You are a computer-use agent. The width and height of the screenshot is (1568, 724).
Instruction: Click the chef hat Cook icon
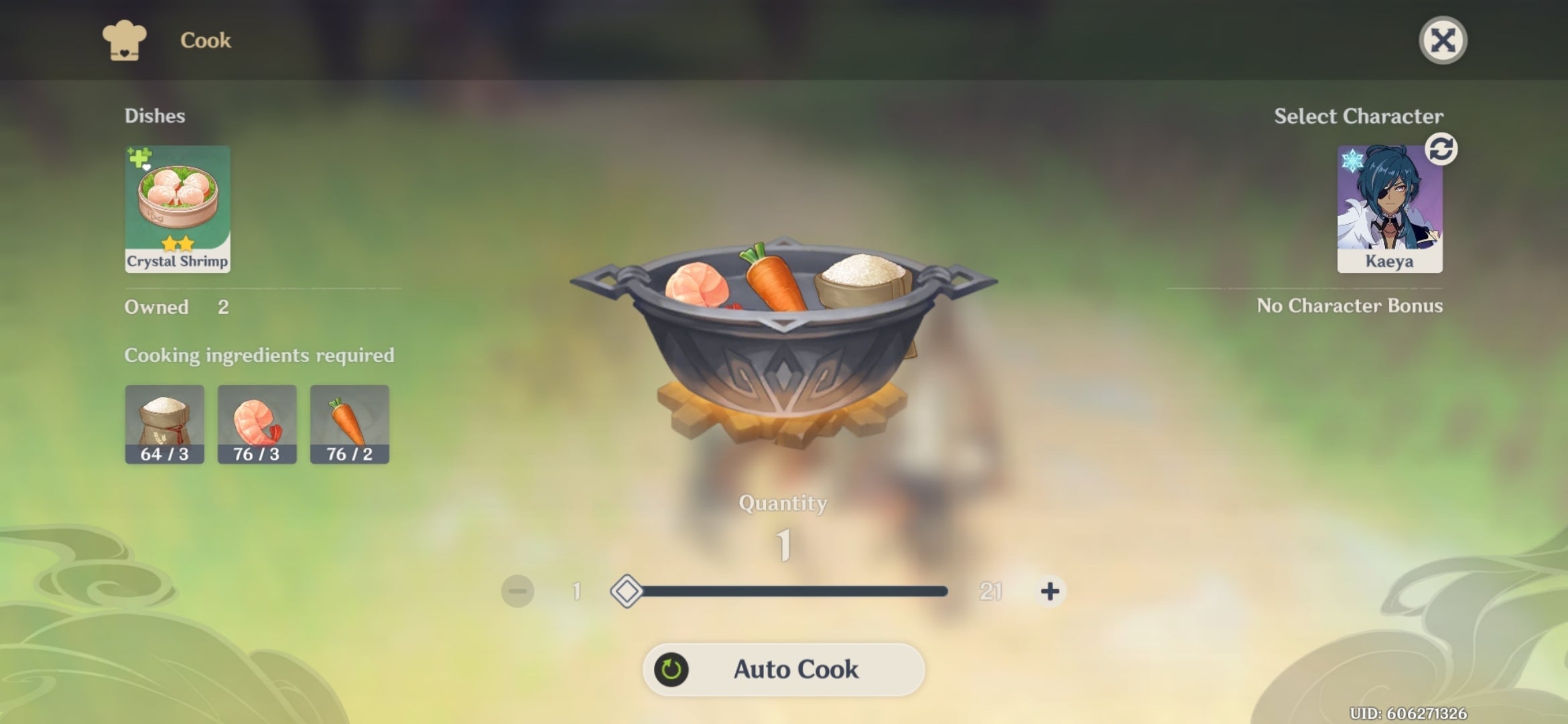coord(123,40)
